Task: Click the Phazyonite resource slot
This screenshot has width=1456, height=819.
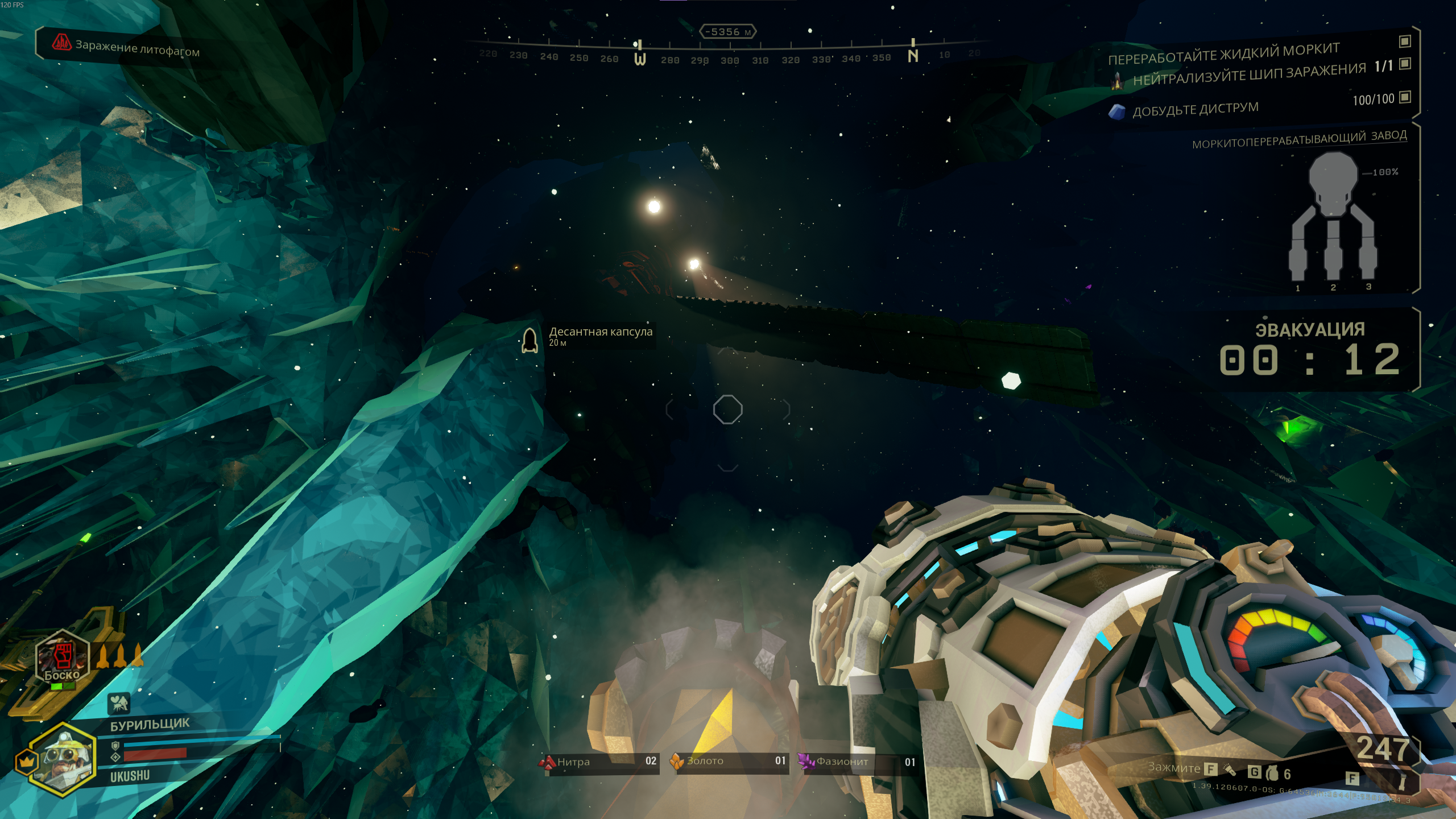Action: 859,762
